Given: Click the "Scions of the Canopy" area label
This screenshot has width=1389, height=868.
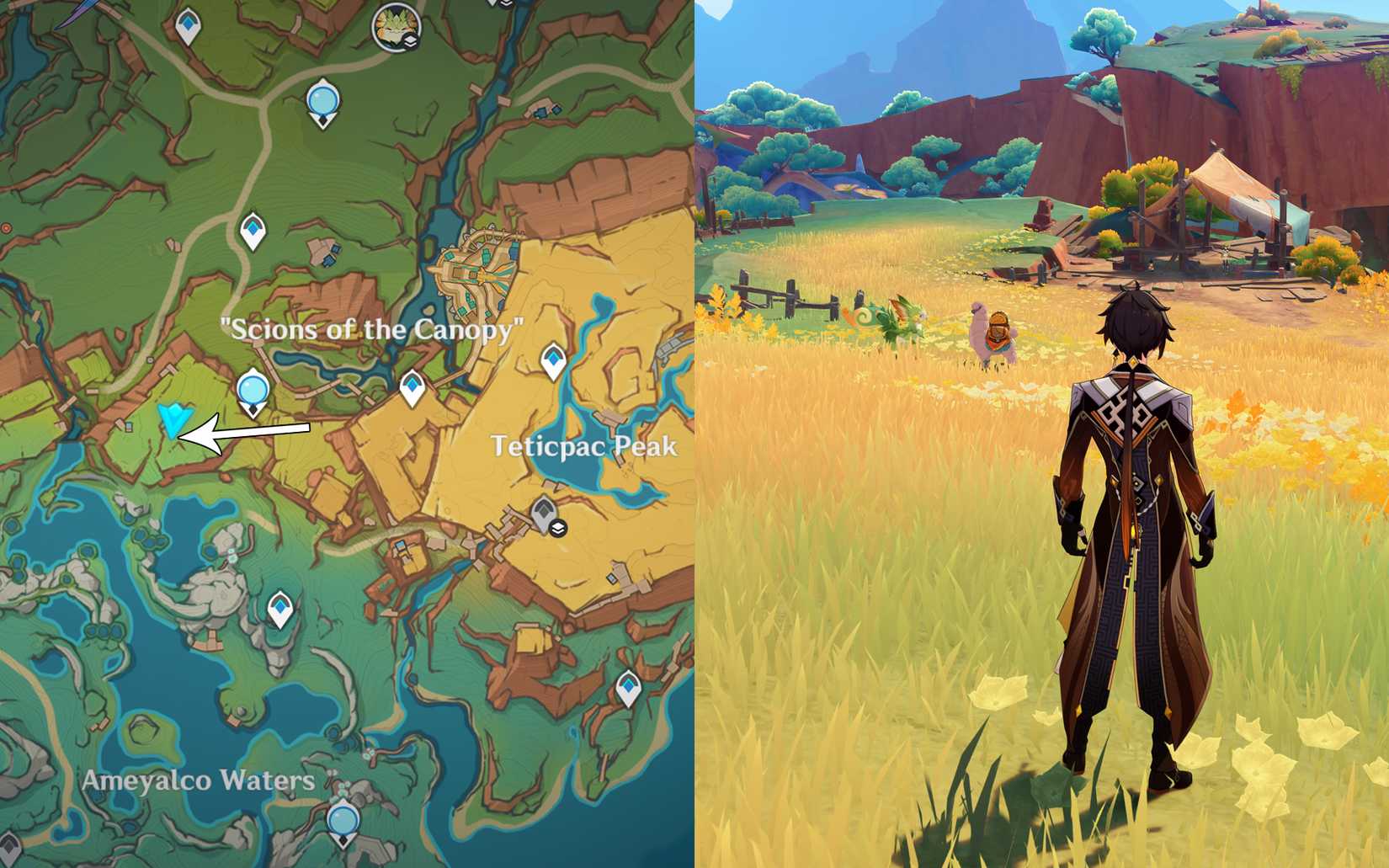Looking at the screenshot, I should (370, 330).
